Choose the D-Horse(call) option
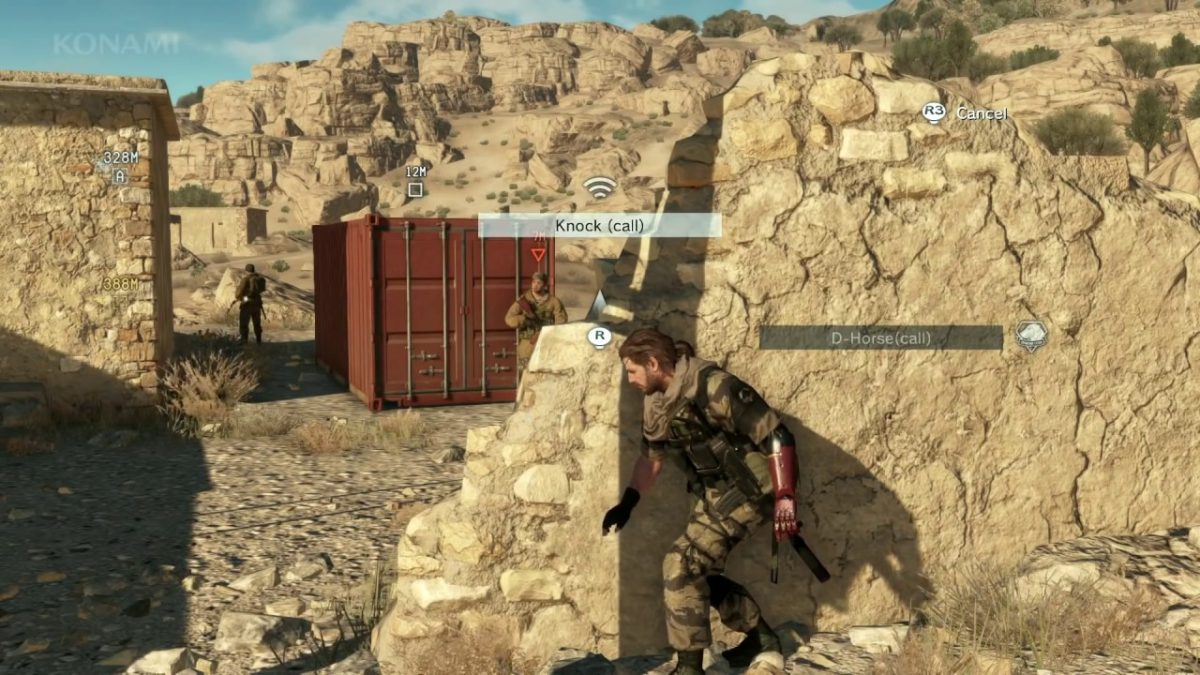Image resolution: width=1200 pixels, height=675 pixels. pyautogui.click(x=880, y=338)
